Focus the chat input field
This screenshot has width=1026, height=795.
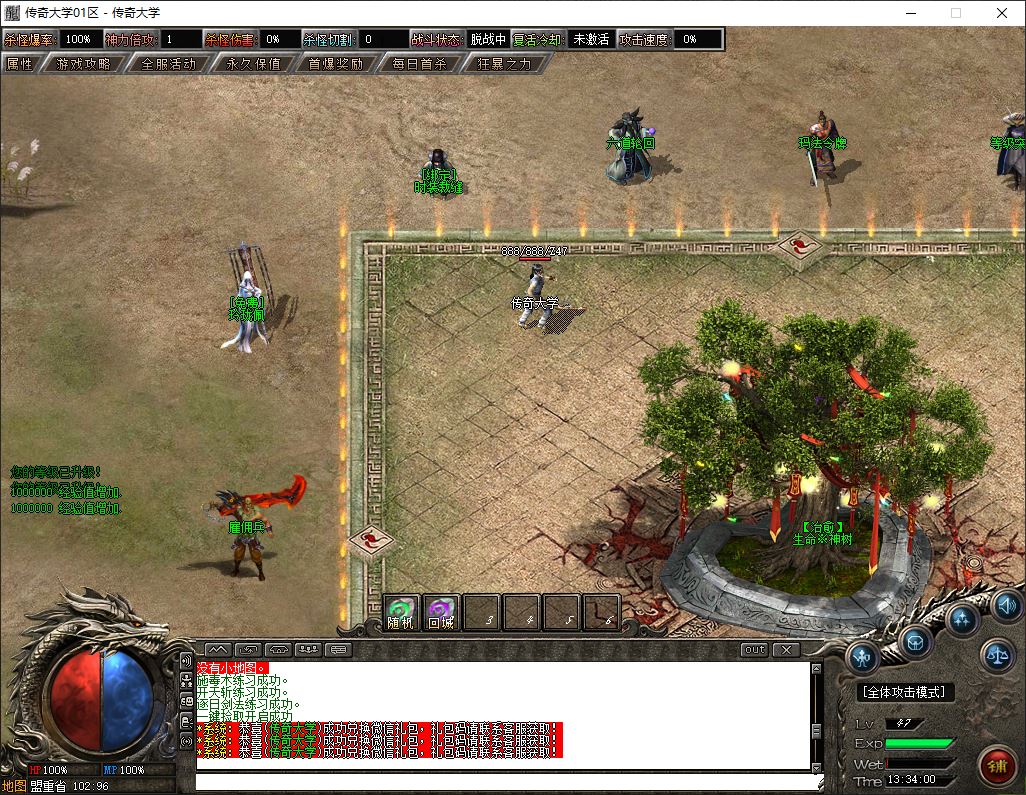click(500, 781)
